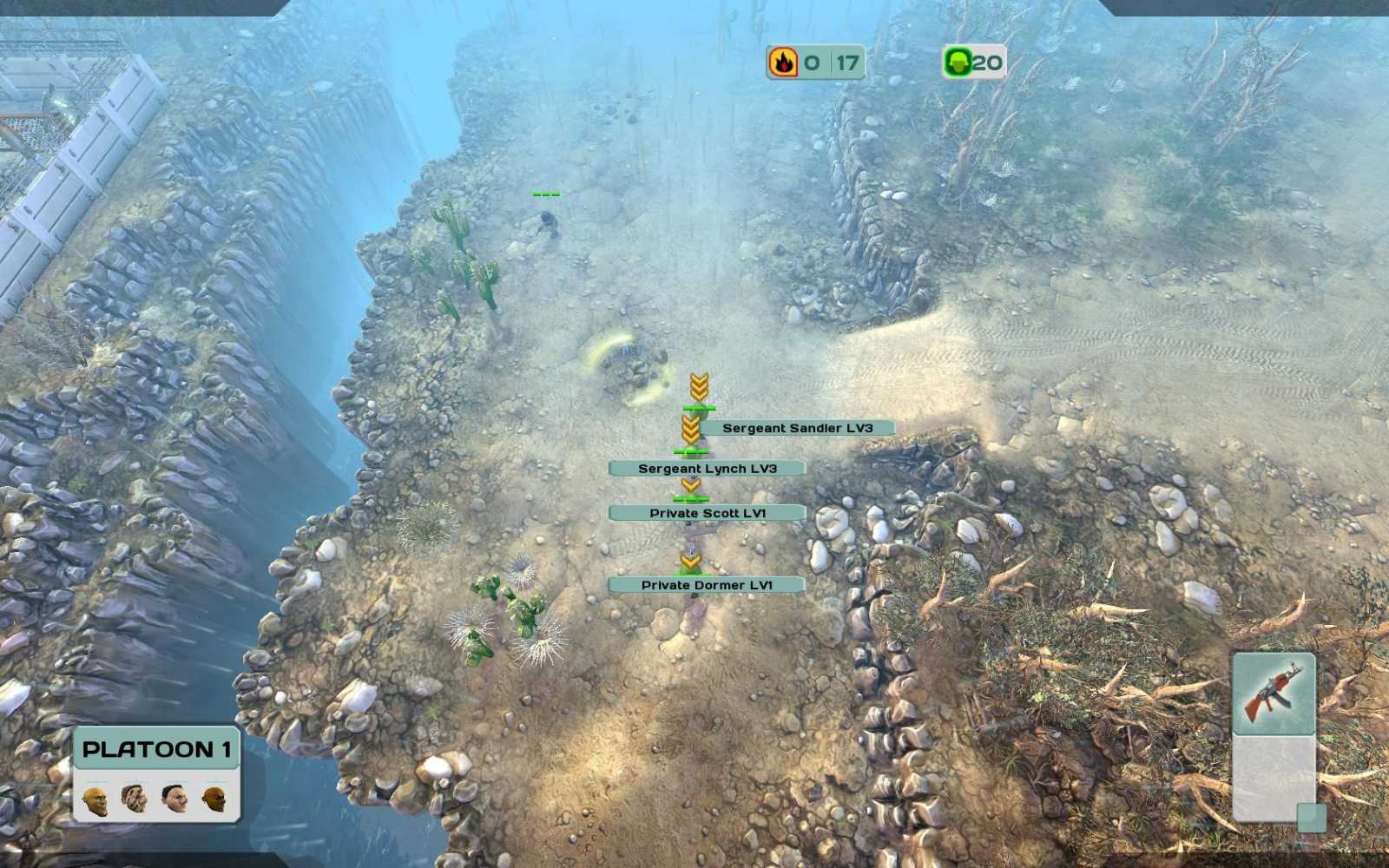Click the flame kill counter icon
Screen dimensions: 1389x868
pos(784,62)
